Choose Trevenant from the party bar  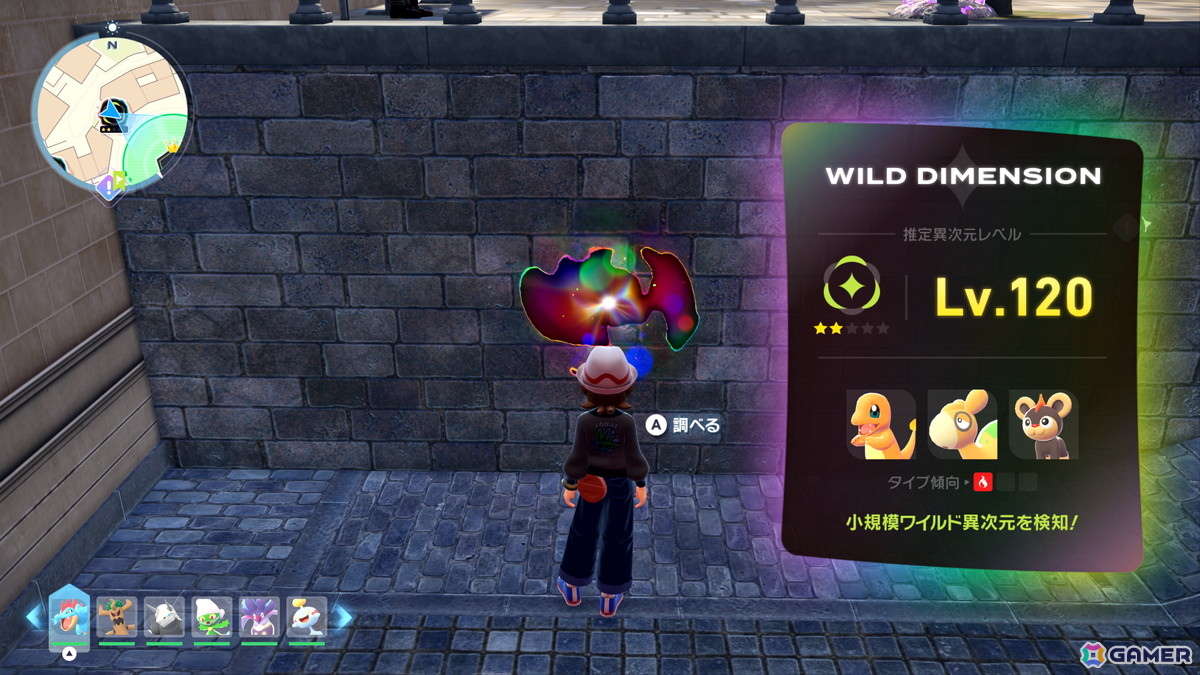pyautogui.click(x=116, y=617)
